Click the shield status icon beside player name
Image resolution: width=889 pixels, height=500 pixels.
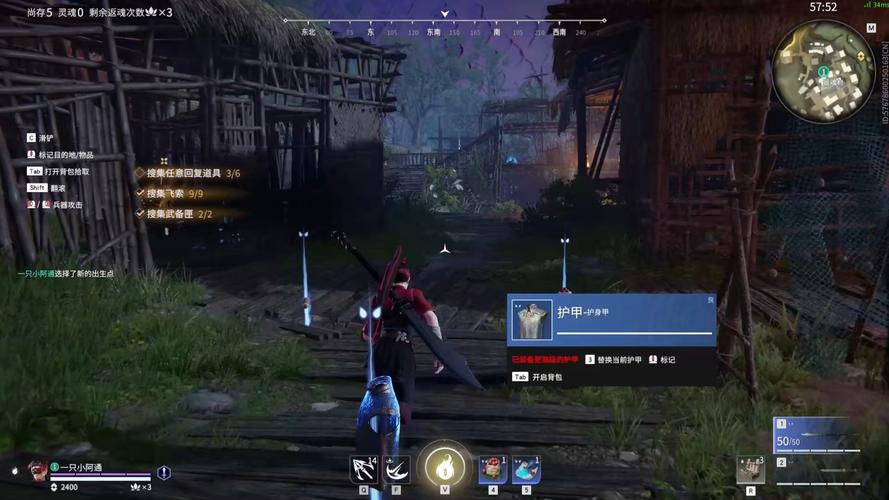click(164, 472)
